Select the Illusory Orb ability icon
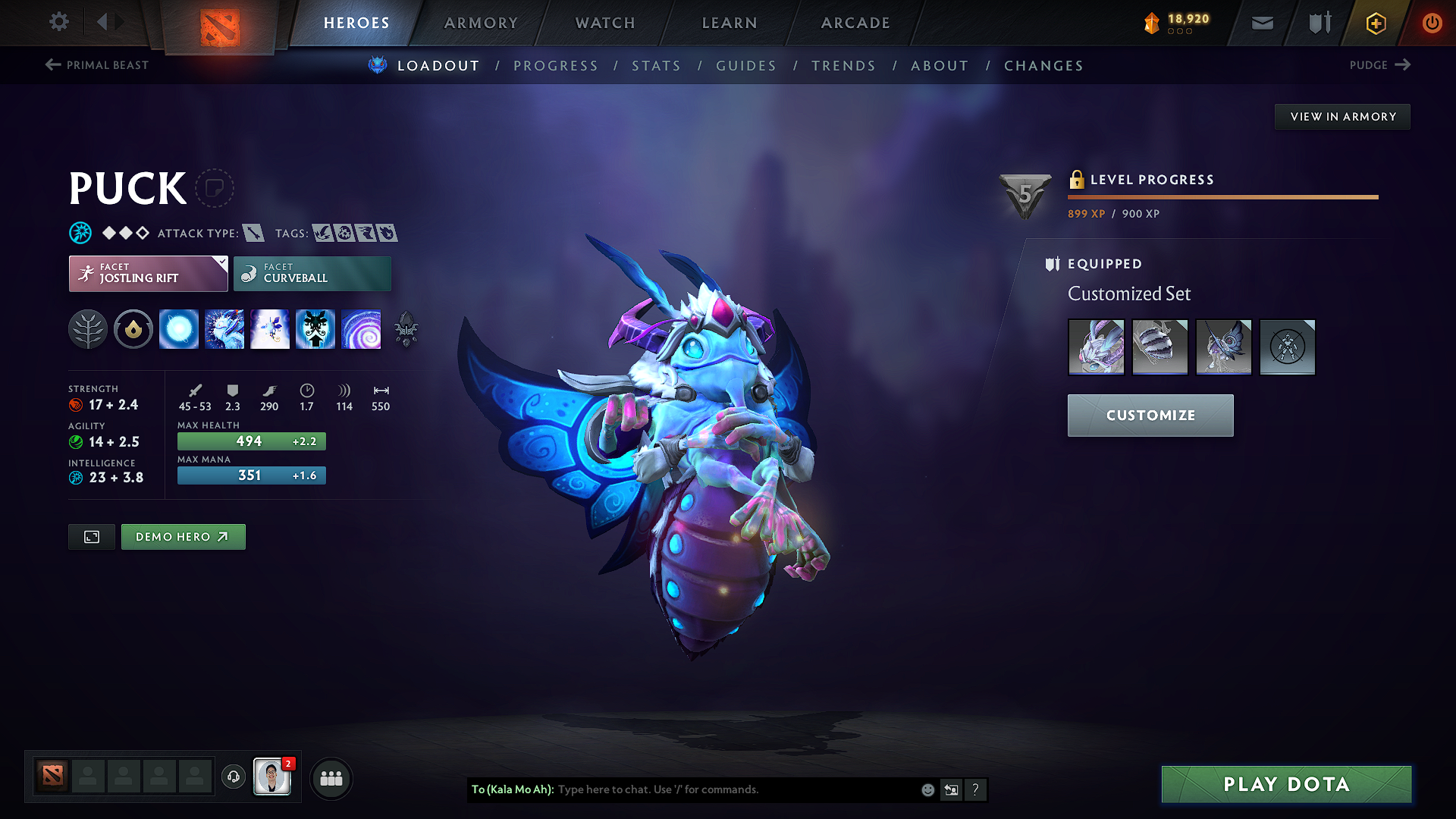 pos(179,329)
